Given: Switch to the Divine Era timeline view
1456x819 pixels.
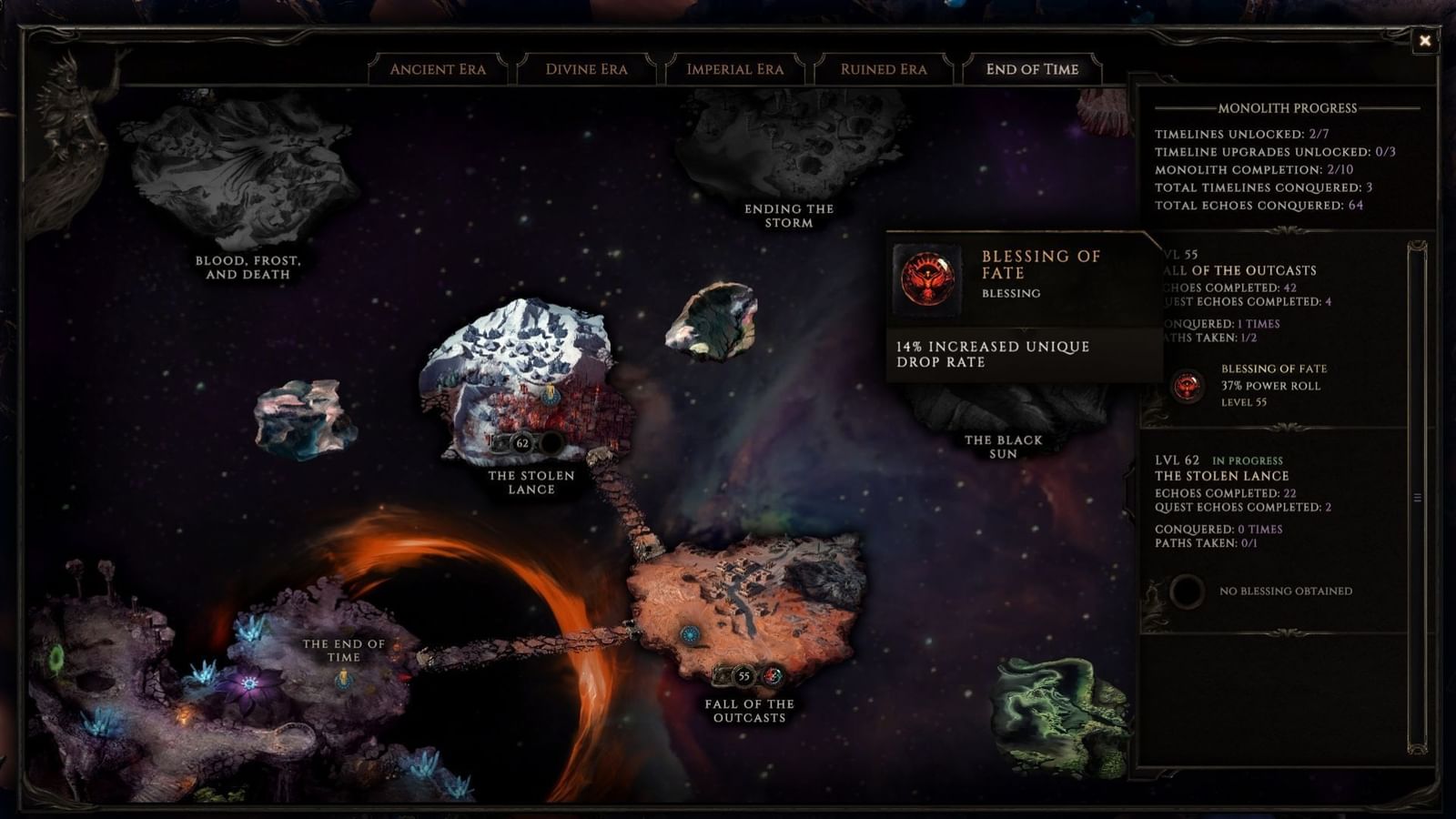Looking at the screenshot, I should tap(587, 69).
